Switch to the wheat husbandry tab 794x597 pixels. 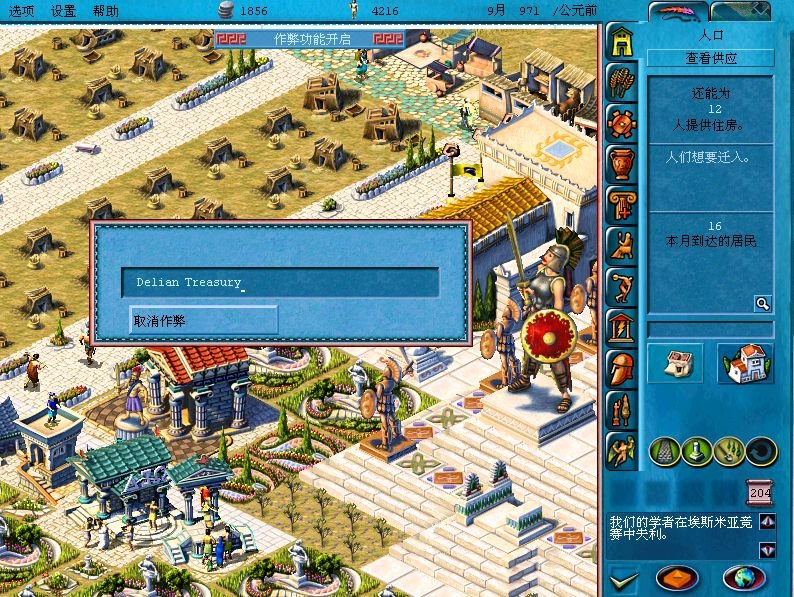622,80
